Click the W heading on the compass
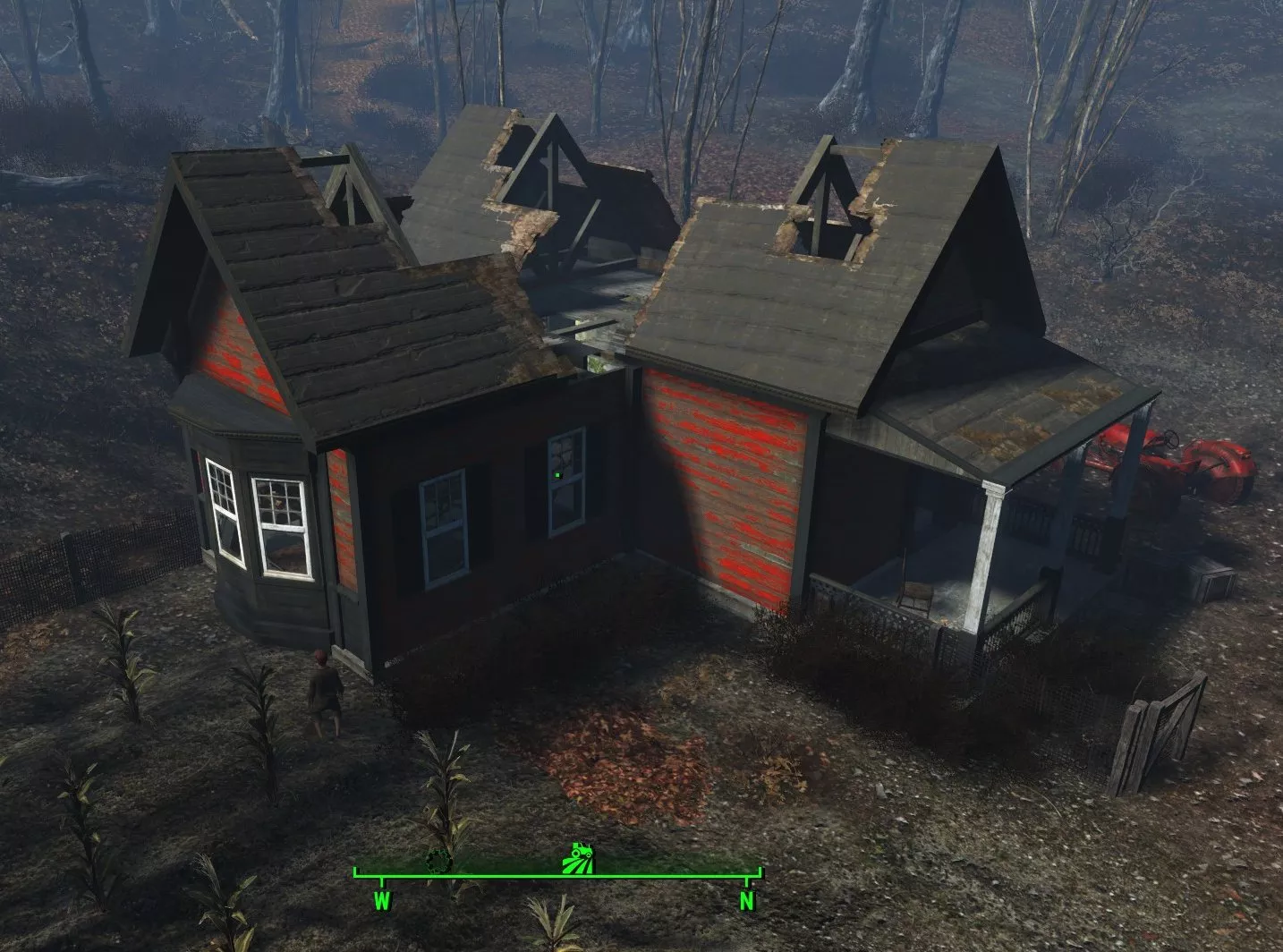The image size is (1283, 952). click(x=382, y=900)
